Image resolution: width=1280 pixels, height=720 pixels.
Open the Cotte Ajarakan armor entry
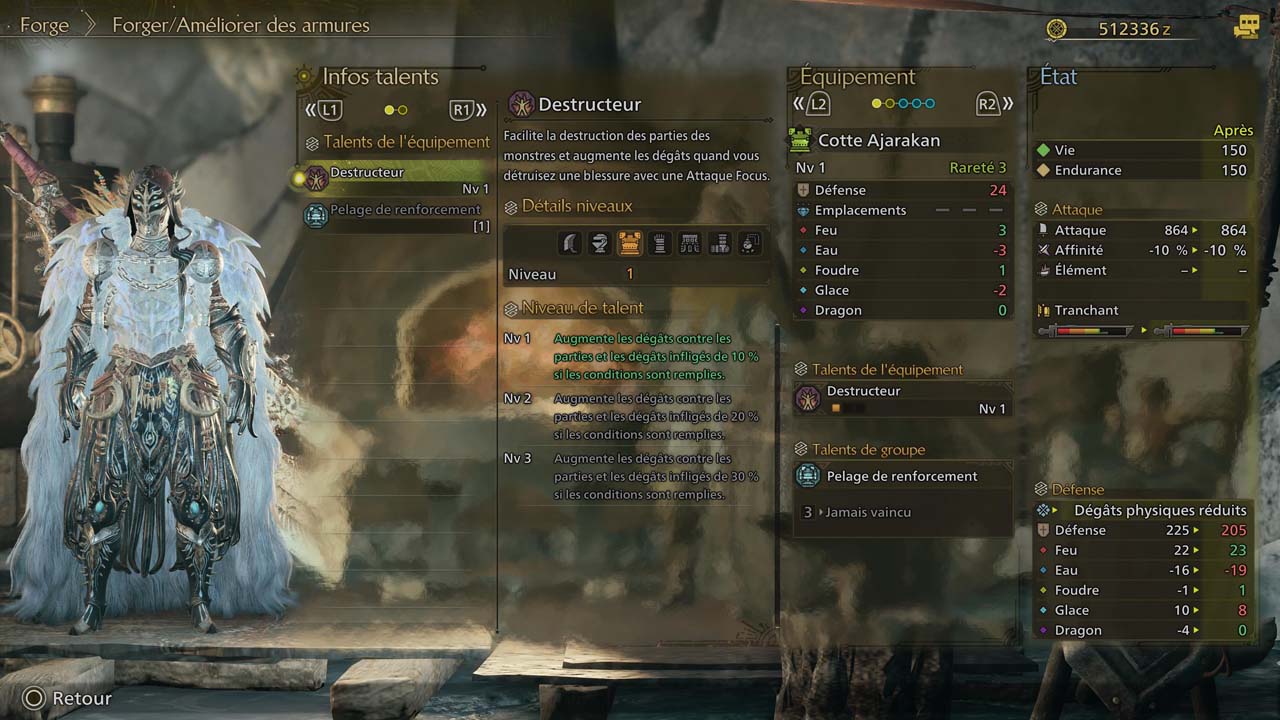tap(878, 140)
